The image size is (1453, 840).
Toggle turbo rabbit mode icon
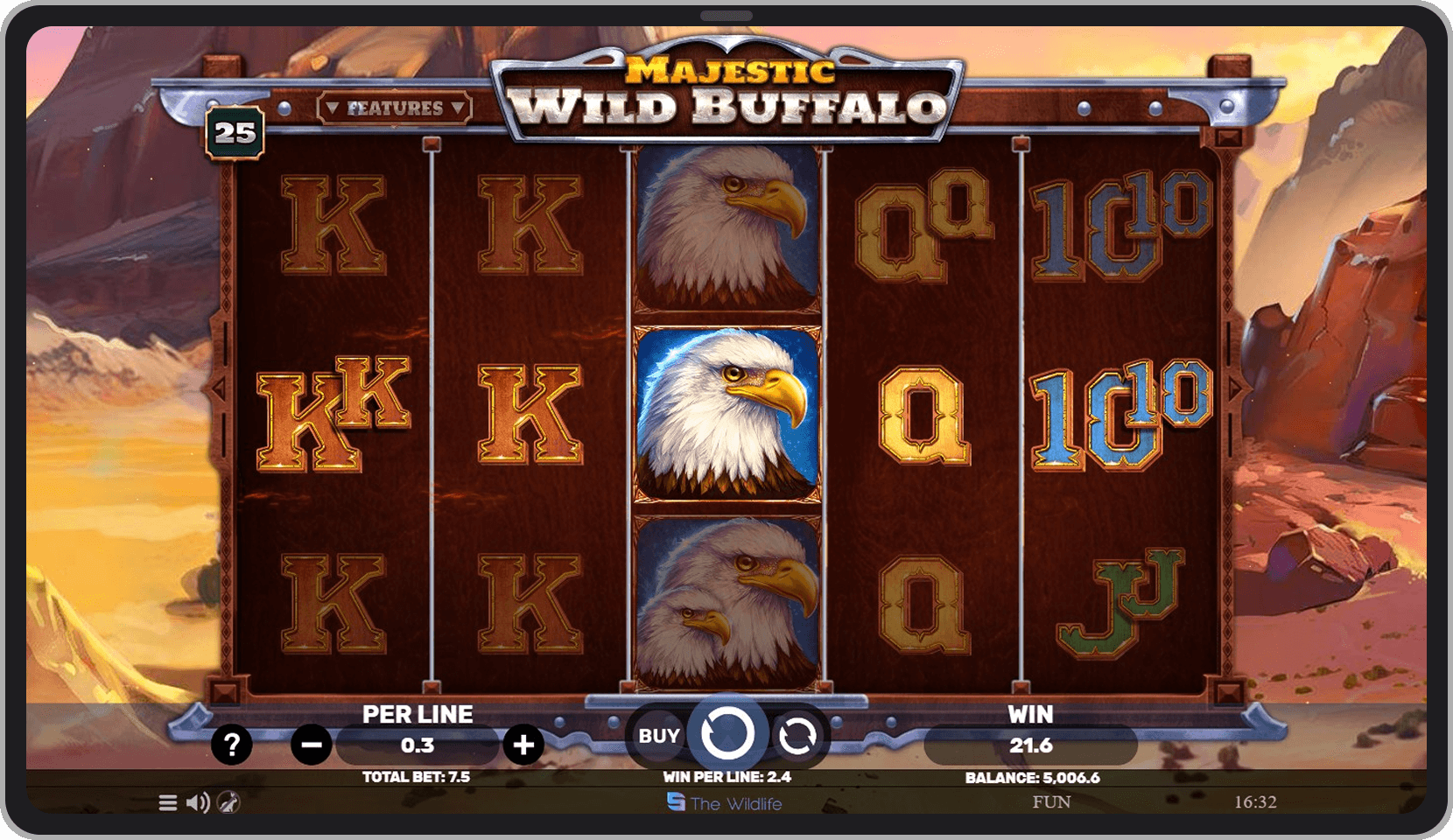[x=229, y=802]
